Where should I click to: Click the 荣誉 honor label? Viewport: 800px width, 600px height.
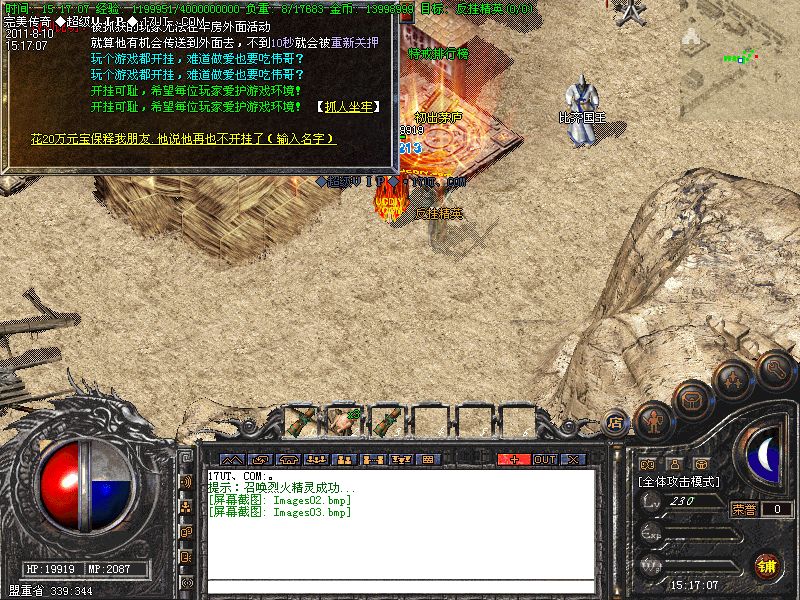click(744, 509)
